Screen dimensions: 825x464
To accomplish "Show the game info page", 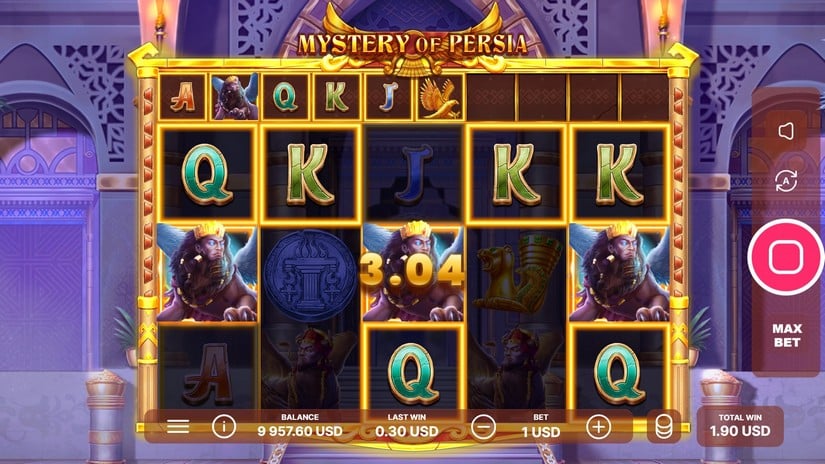I will point(223,427).
